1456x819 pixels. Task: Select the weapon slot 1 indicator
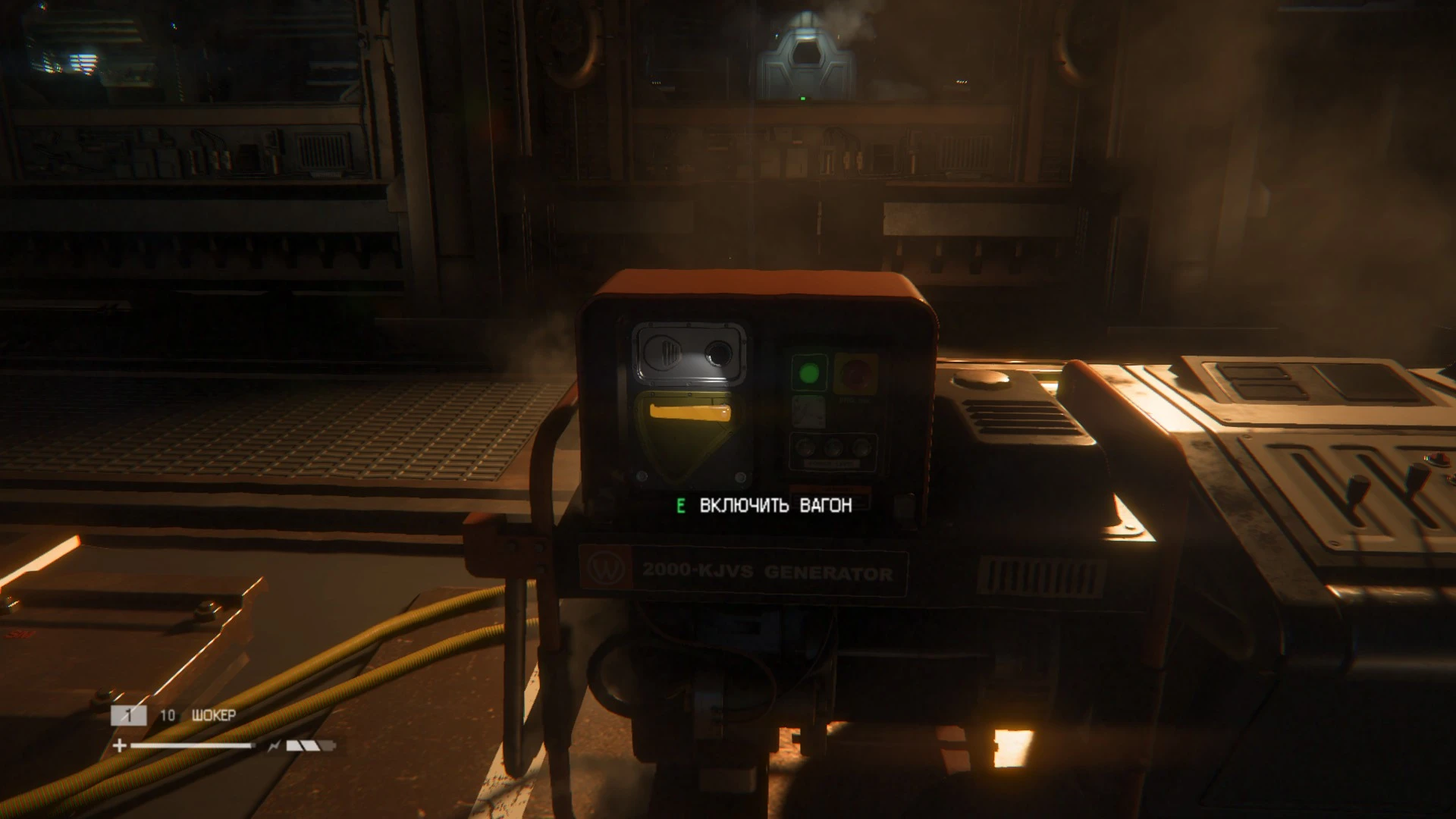[129, 715]
